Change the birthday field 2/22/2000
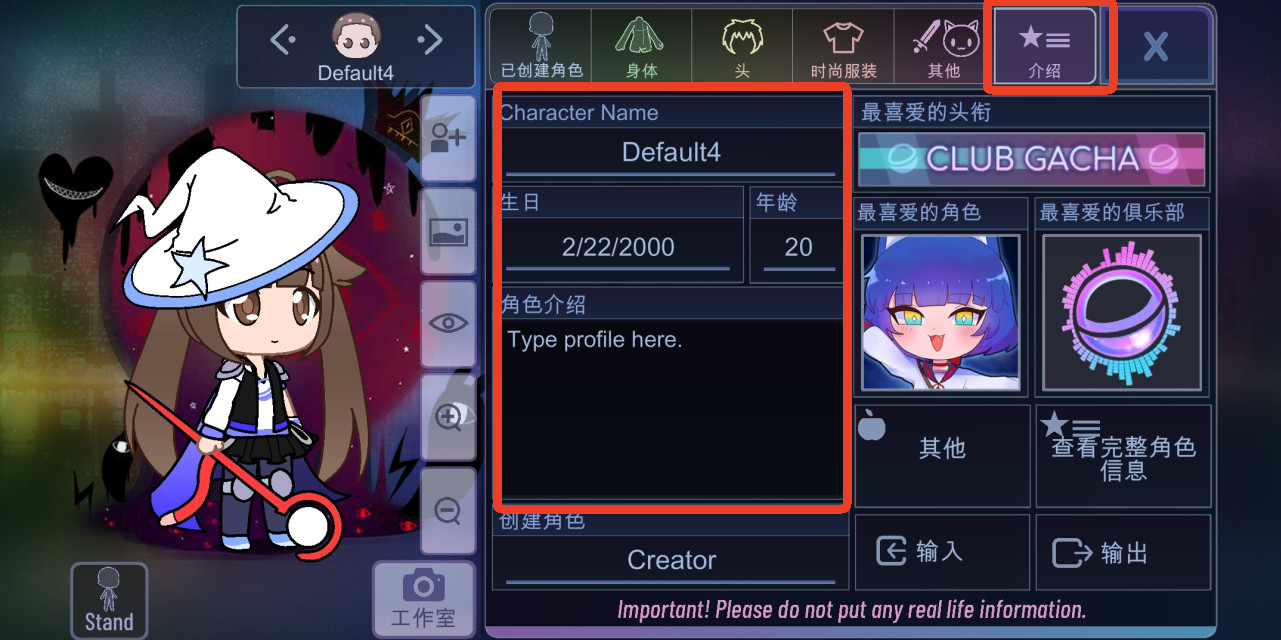1281x640 pixels. tap(618, 247)
